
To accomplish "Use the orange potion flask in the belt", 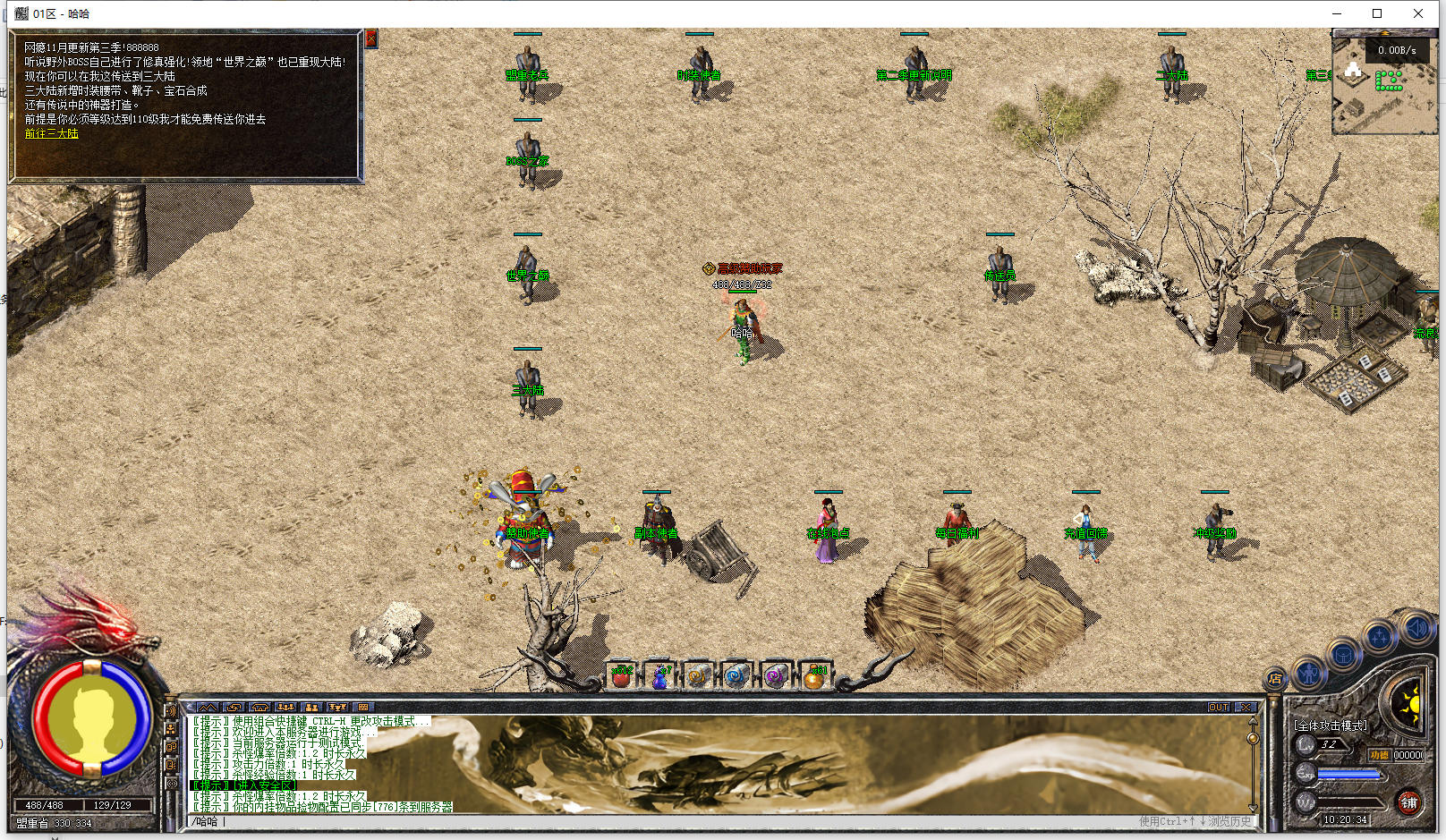I will (814, 676).
